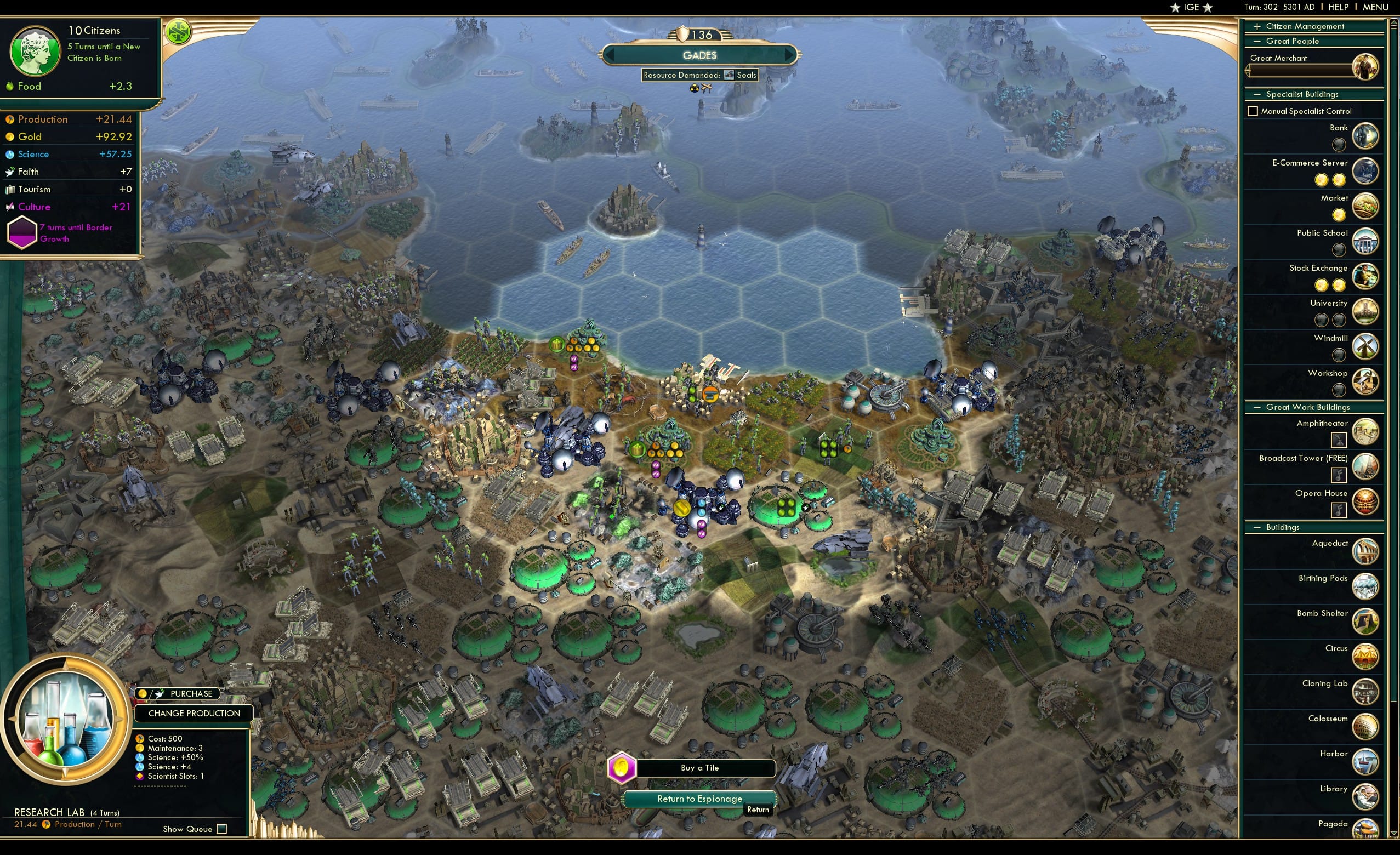Screen dimensions: 1400x855
Task: Click HELP in the top bar
Action: (1339, 7)
